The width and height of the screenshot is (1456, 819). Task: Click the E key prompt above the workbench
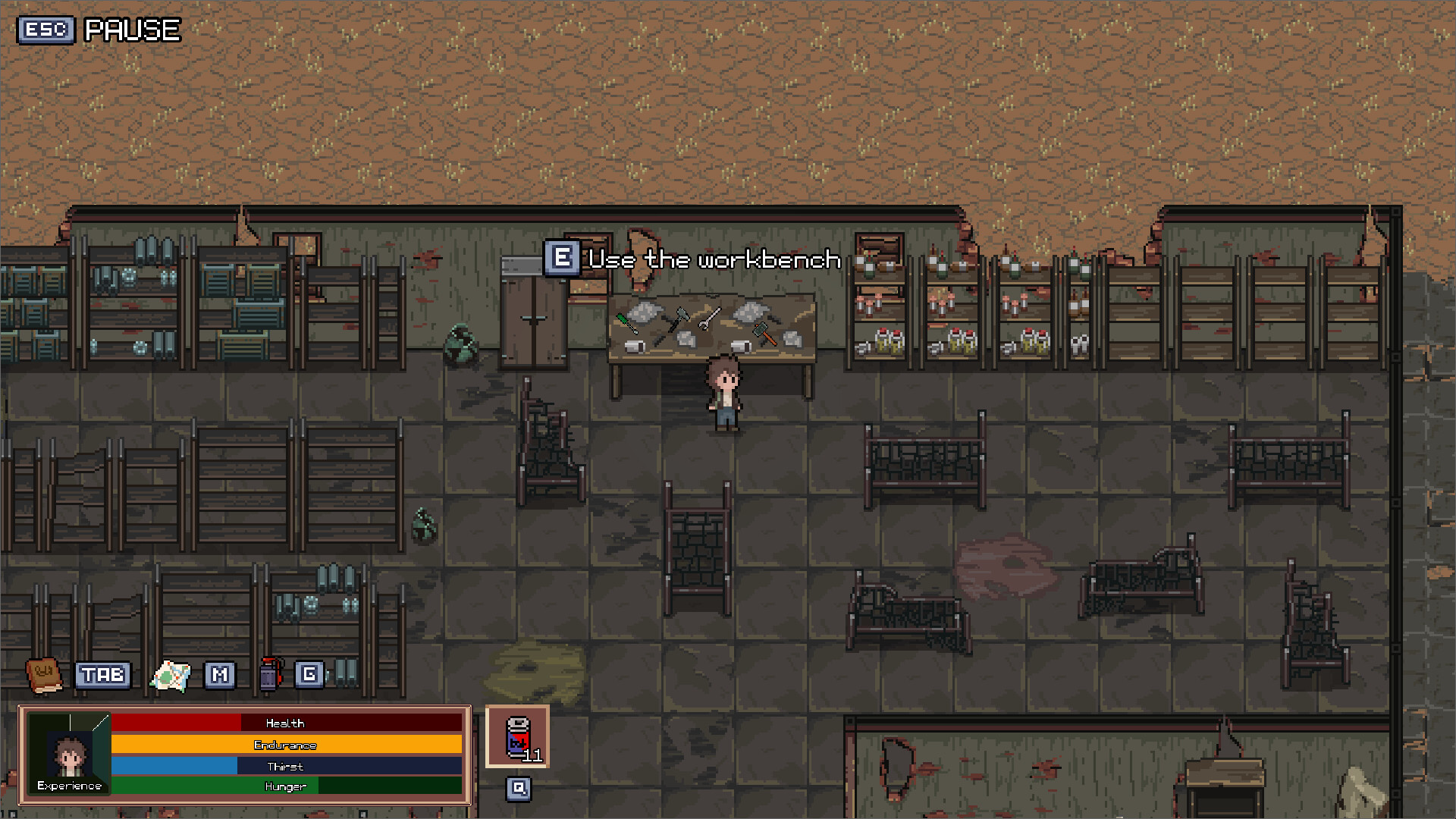[561, 259]
